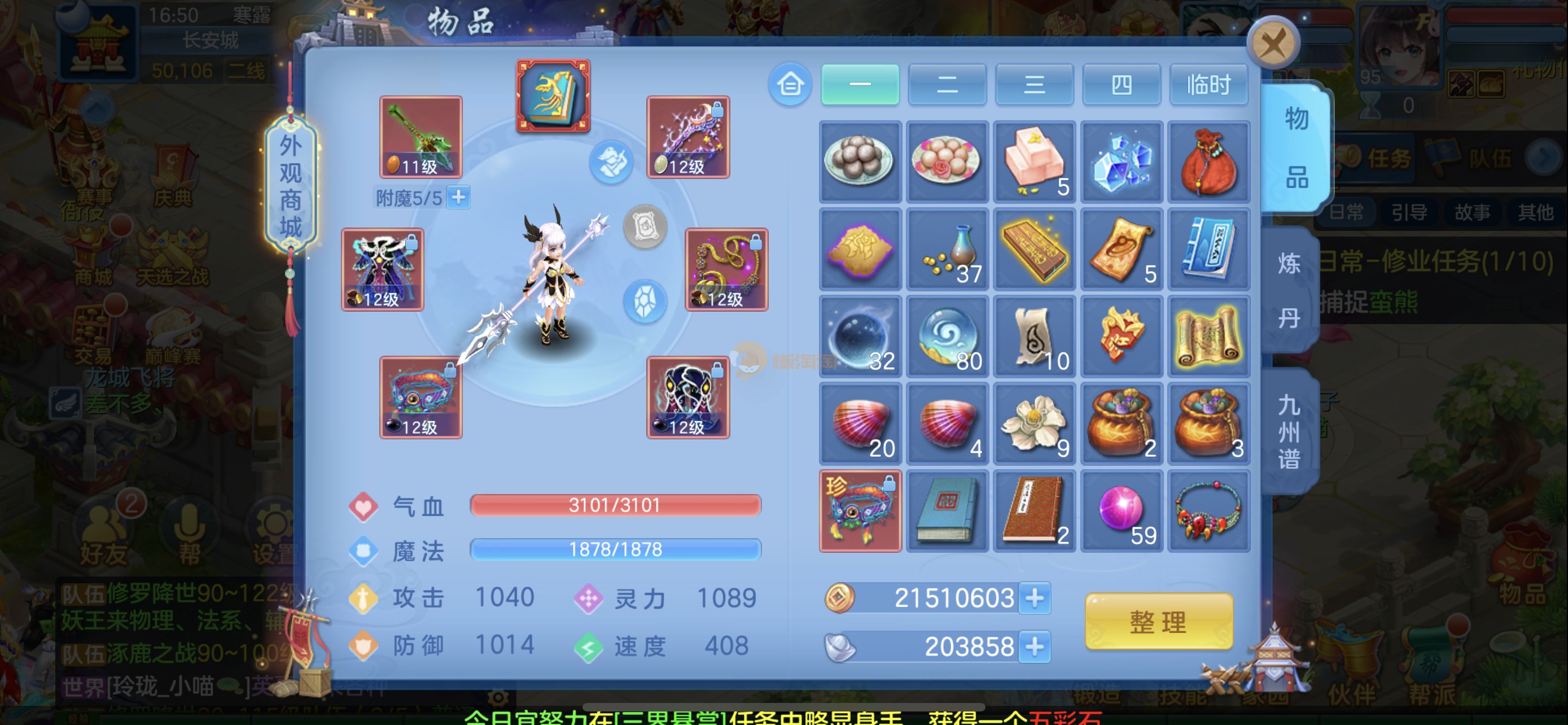Choose the red pouch item in bag
This screenshot has height=725, width=1568.
1208,162
